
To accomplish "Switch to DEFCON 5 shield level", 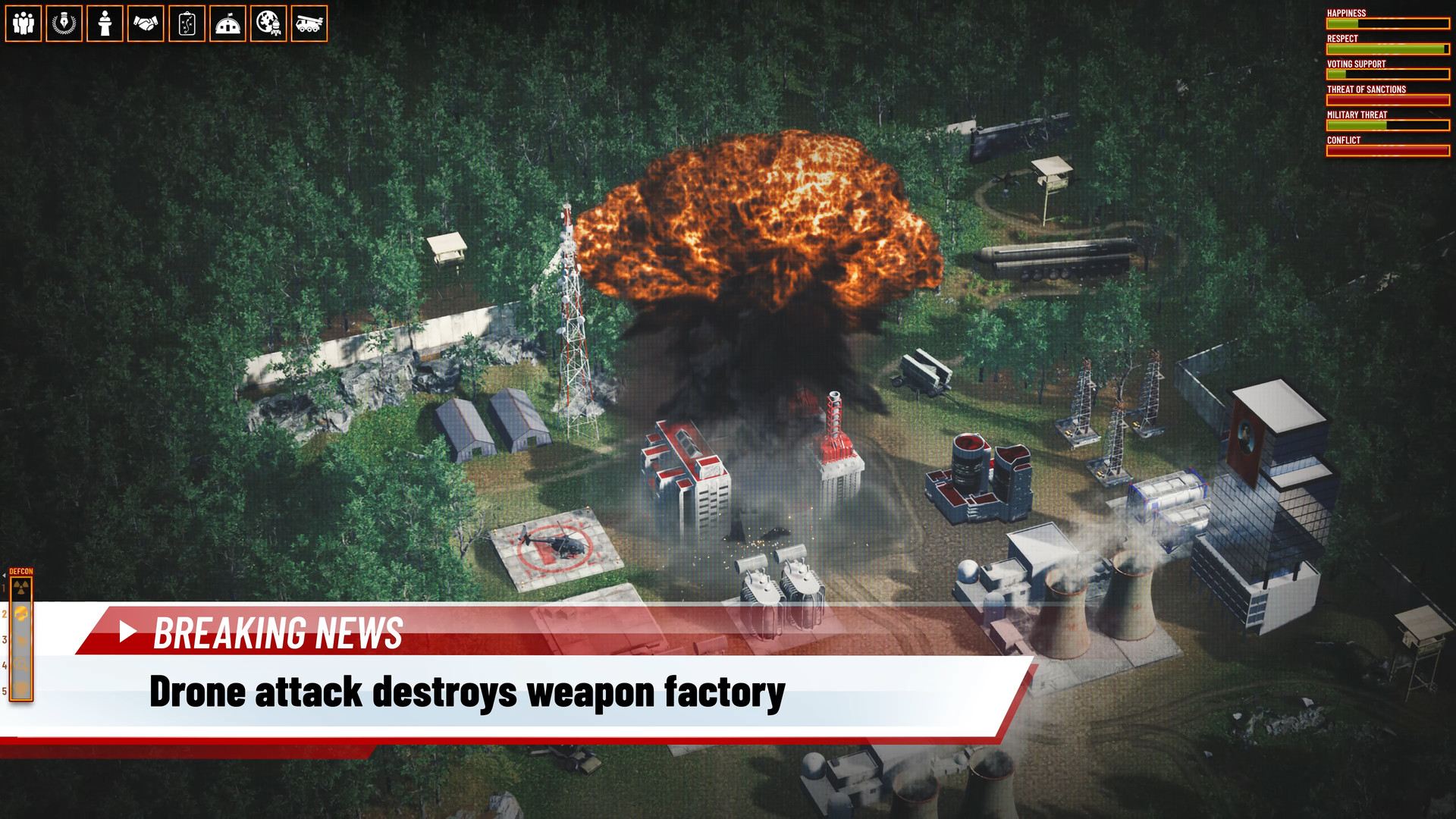I will pos(21,689).
